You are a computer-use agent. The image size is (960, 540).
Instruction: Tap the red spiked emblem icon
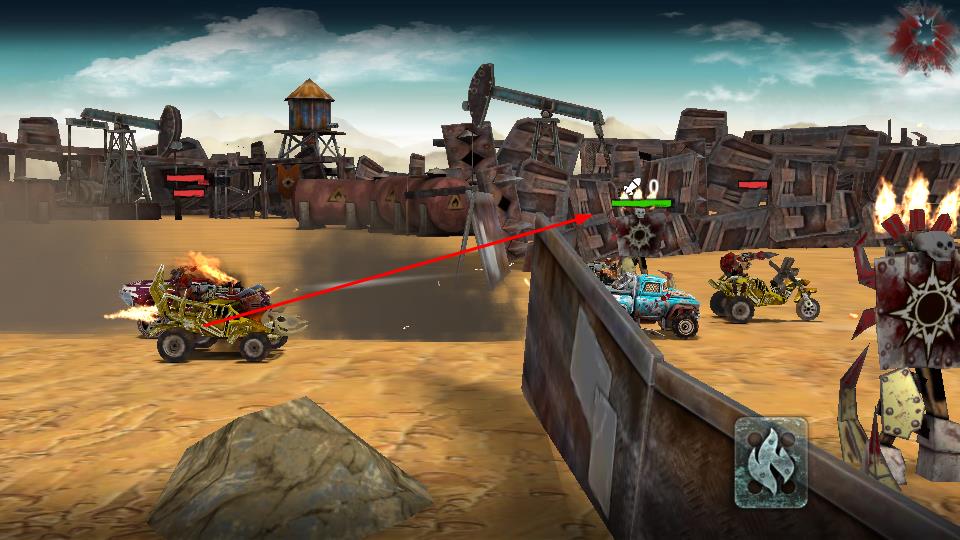(x=924, y=38)
